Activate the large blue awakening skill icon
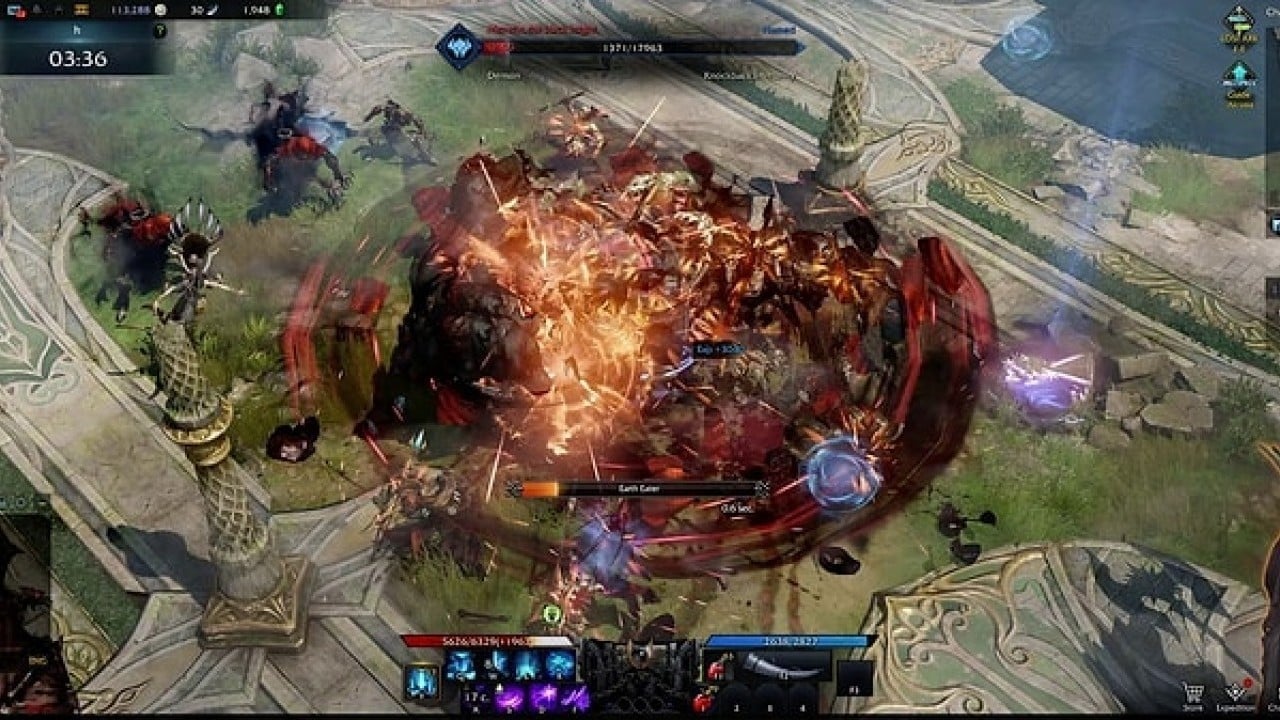This screenshot has width=1280, height=720. [x=421, y=682]
